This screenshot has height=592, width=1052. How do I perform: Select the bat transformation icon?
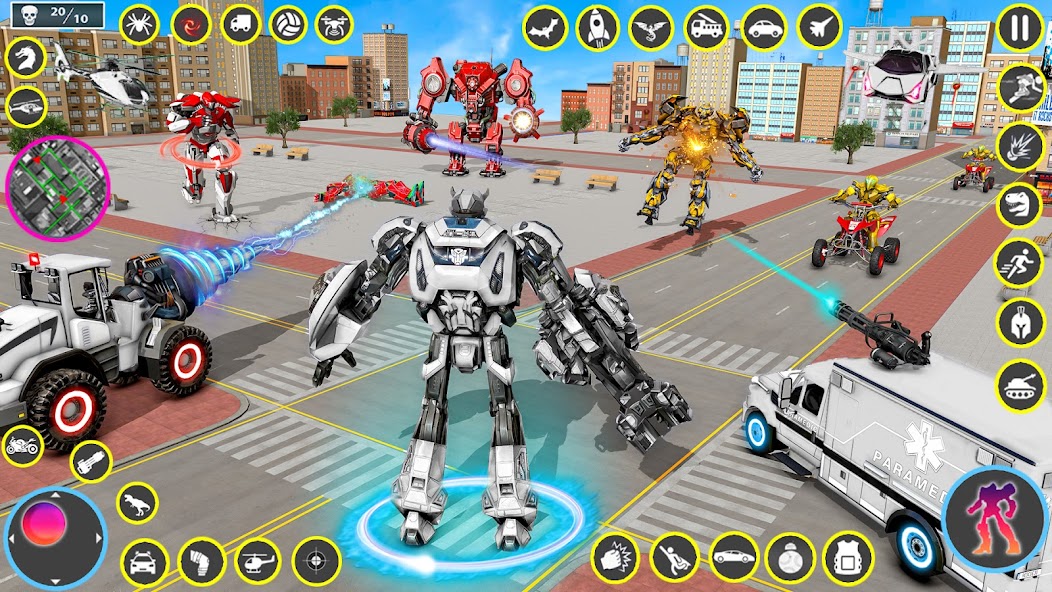(x=545, y=27)
